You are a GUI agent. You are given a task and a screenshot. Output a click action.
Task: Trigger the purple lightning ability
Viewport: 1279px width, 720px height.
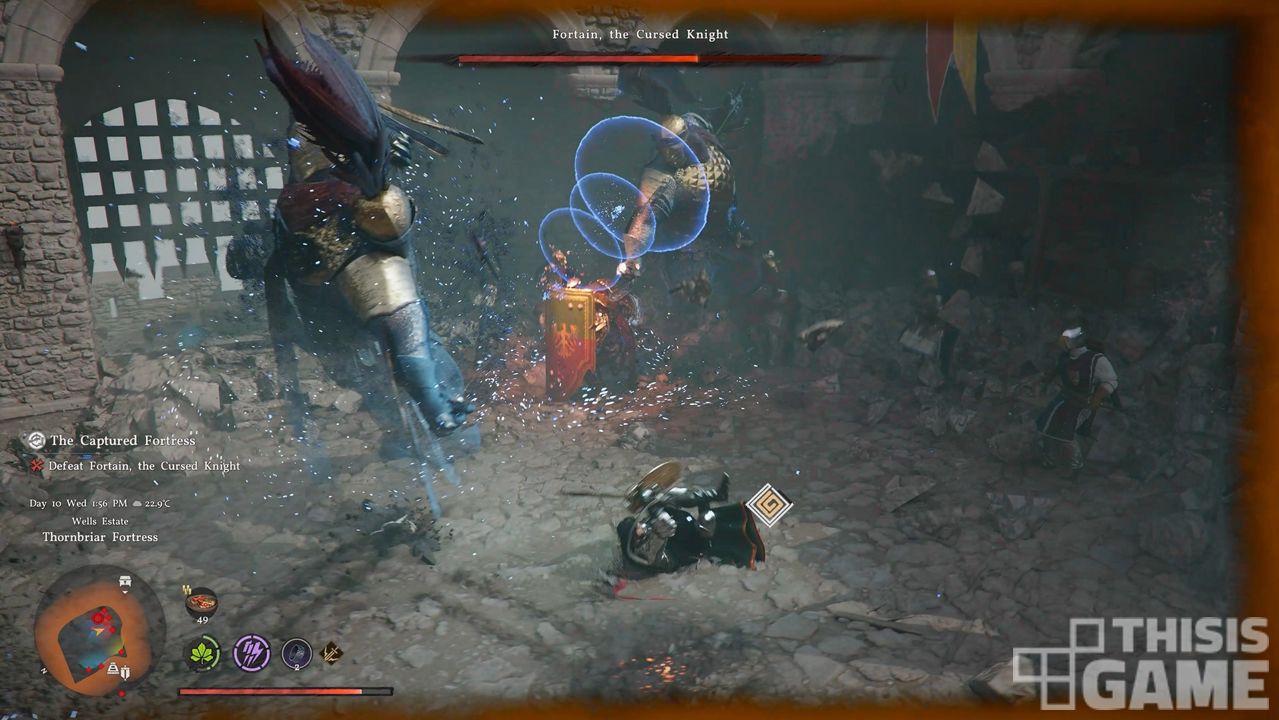click(251, 653)
